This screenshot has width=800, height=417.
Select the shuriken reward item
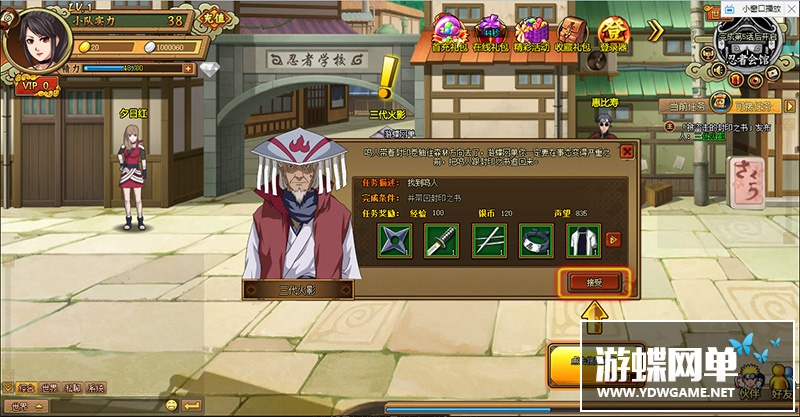pyautogui.click(x=395, y=240)
